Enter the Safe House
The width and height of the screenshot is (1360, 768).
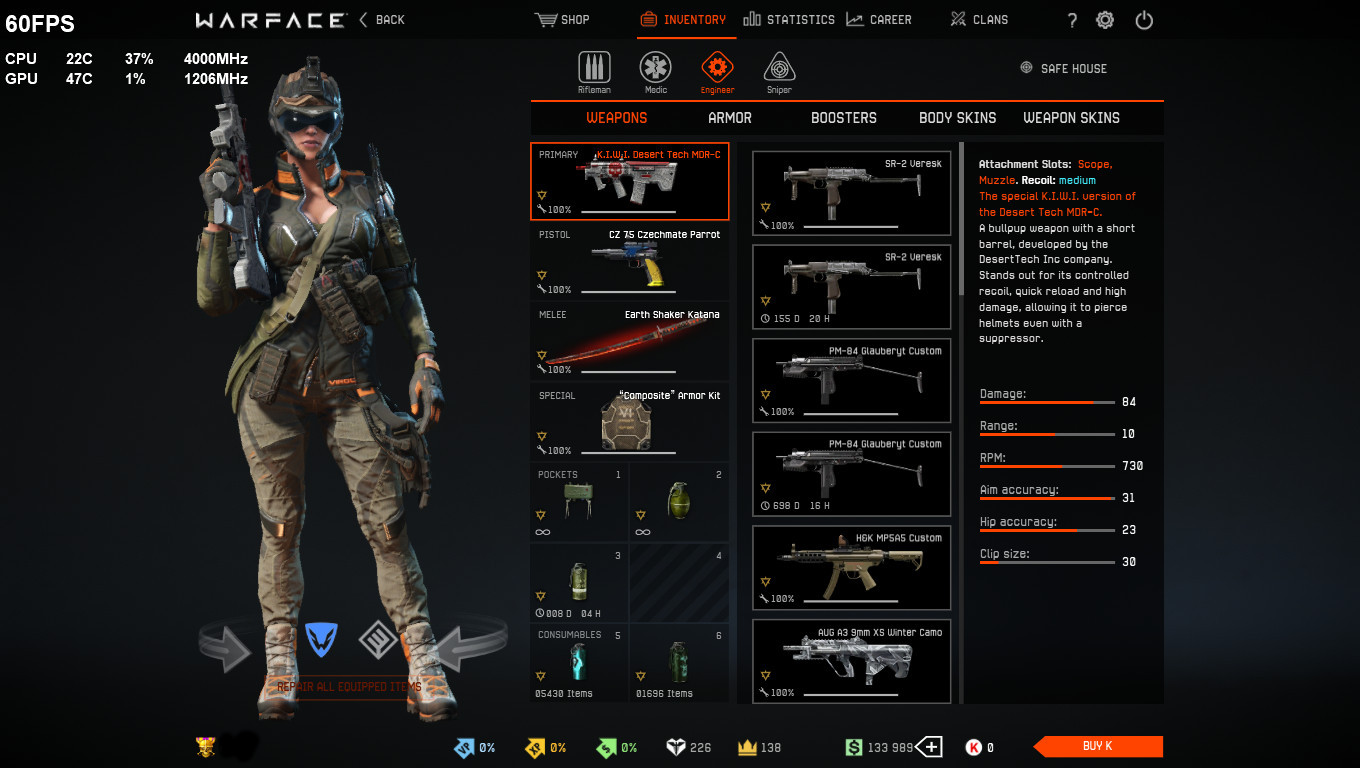pos(1063,68)
